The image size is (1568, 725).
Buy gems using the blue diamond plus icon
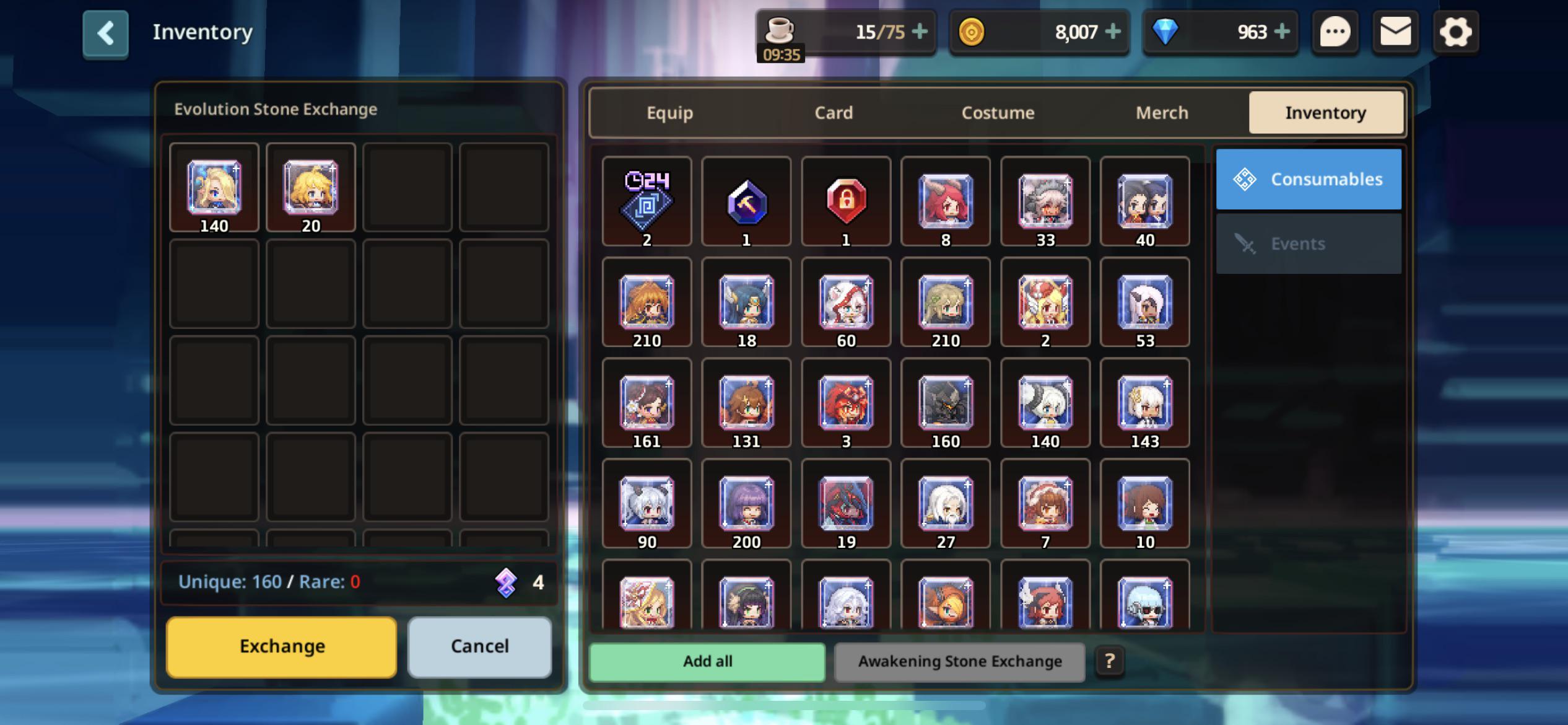1284,32
